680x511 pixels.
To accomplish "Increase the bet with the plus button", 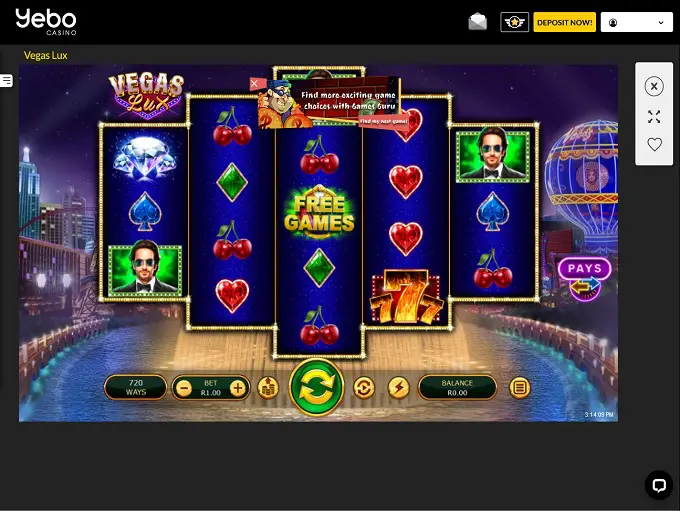I will 237,387.
